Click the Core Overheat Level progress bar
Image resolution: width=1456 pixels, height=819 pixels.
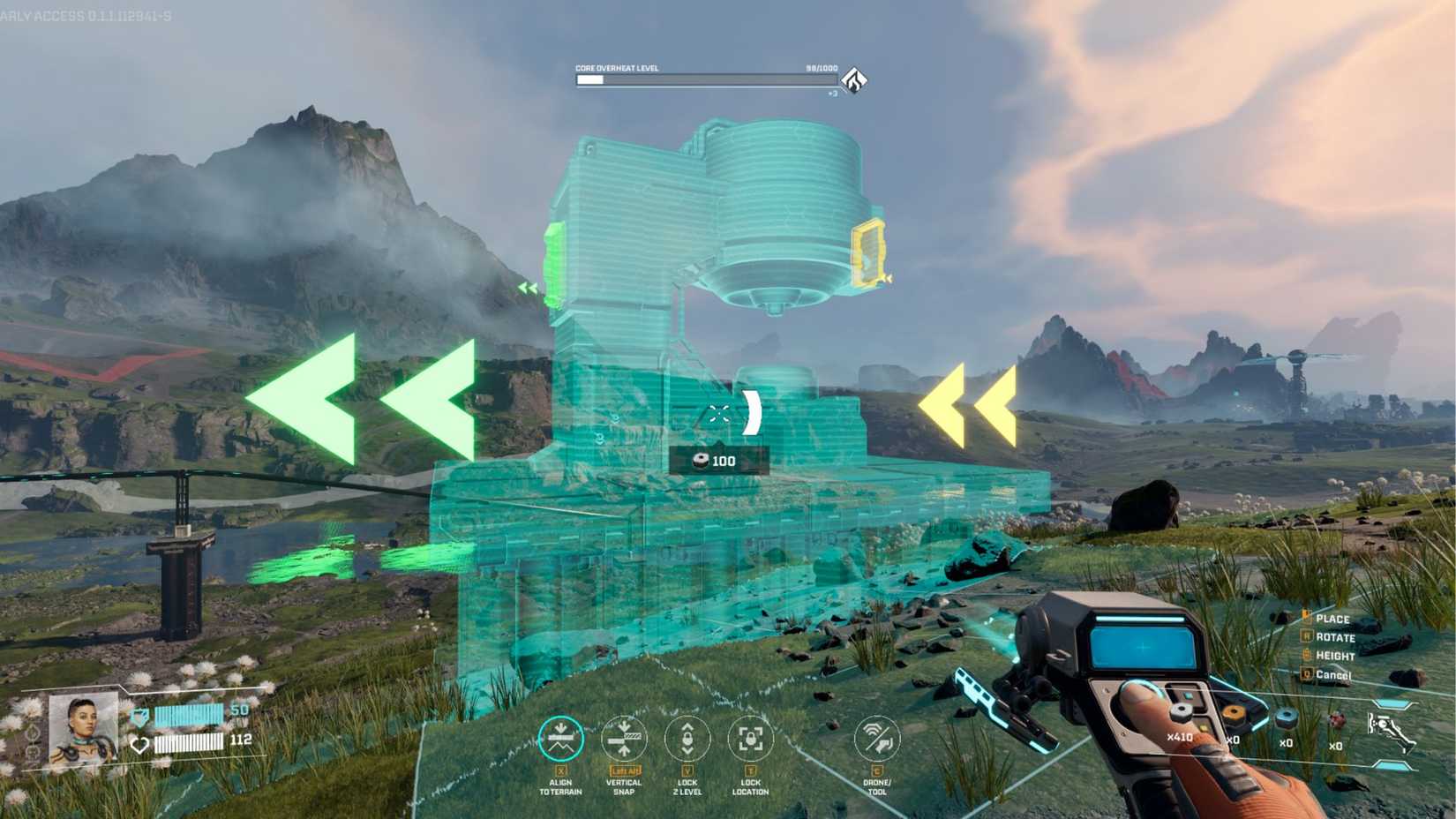(706, 79)
